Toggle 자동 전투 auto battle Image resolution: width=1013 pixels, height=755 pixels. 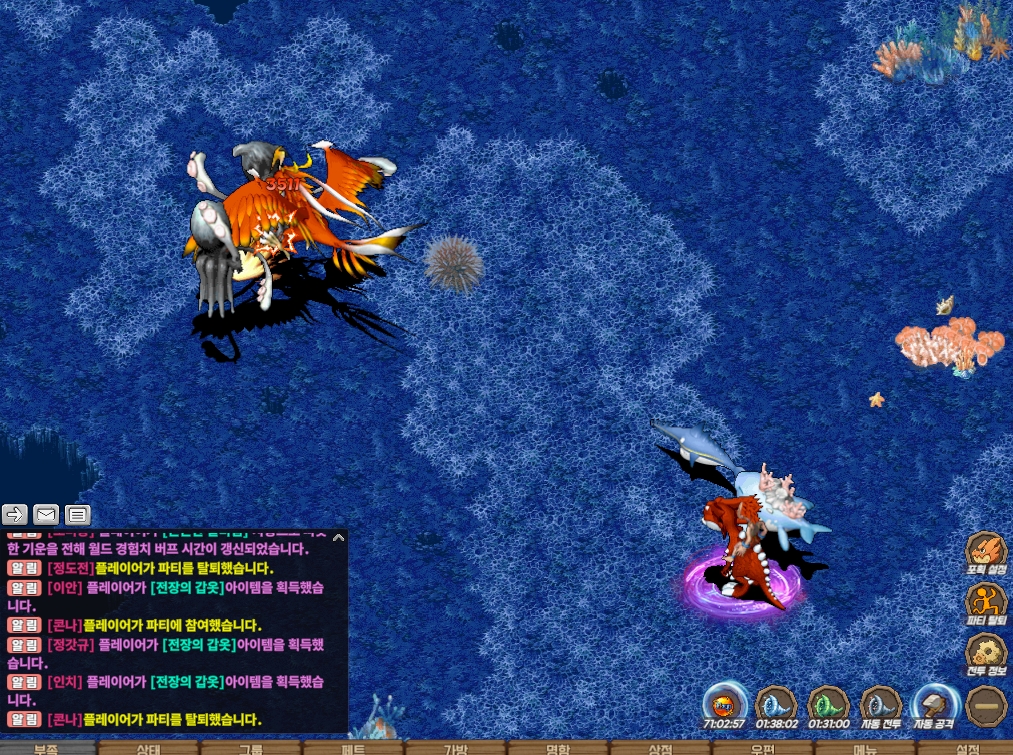click(x=881, y=706)
